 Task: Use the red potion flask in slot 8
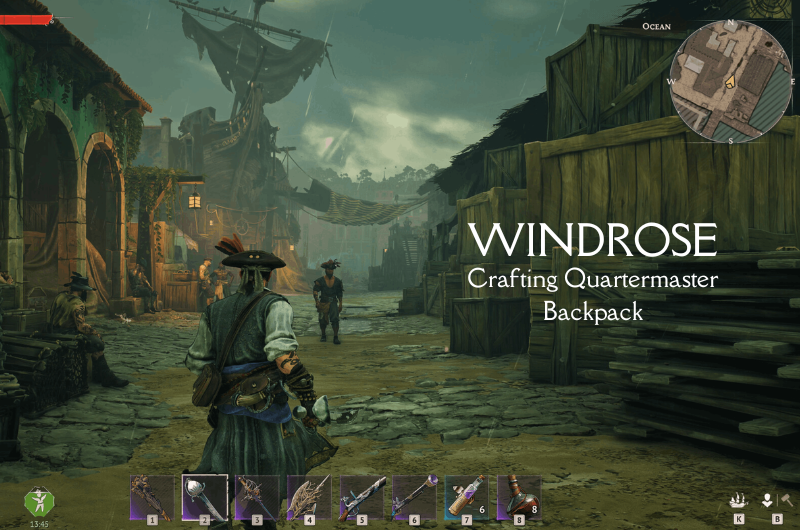[x=518, y=496]
